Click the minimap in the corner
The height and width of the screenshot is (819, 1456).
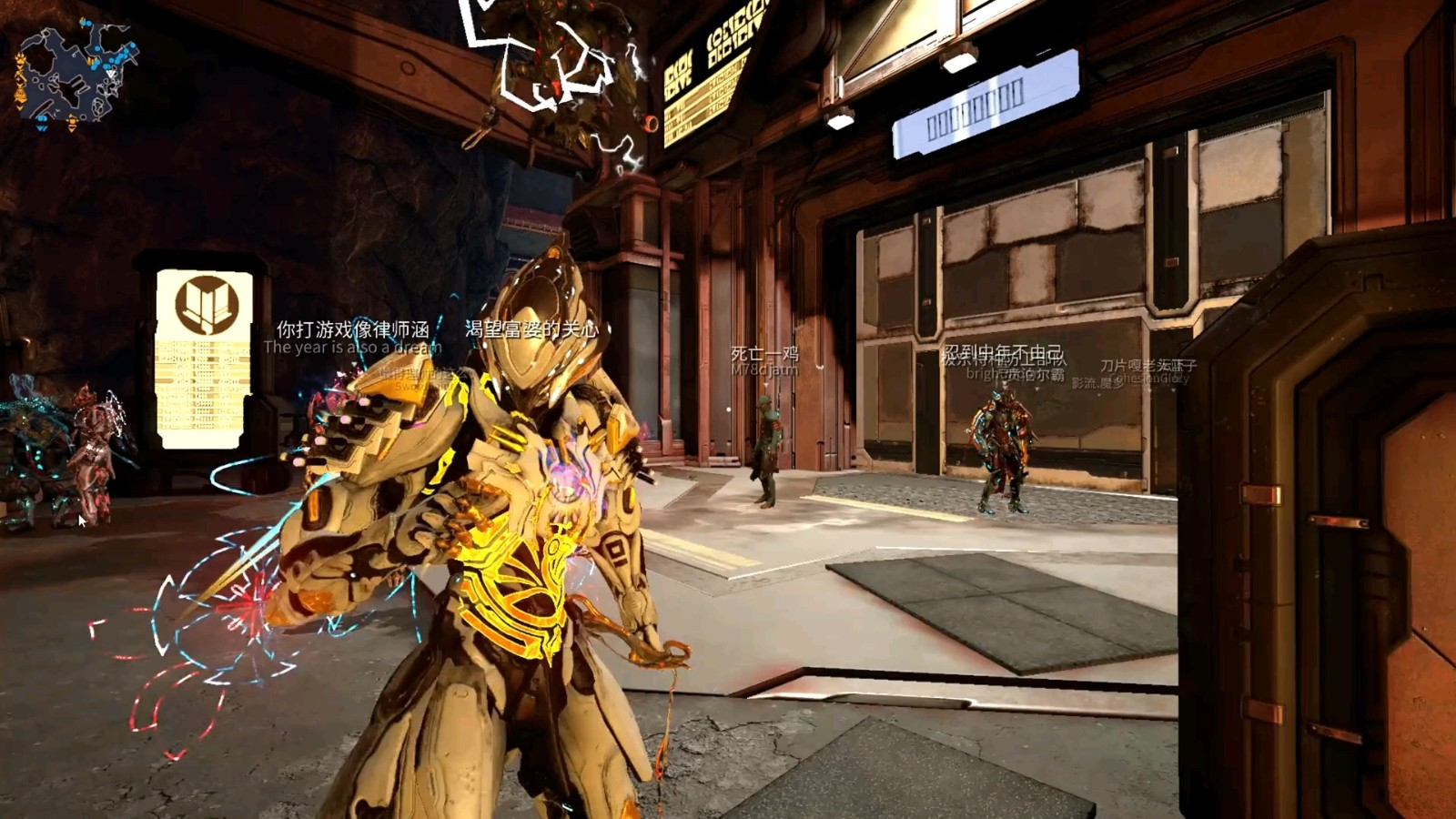click(x=75, y=75)
